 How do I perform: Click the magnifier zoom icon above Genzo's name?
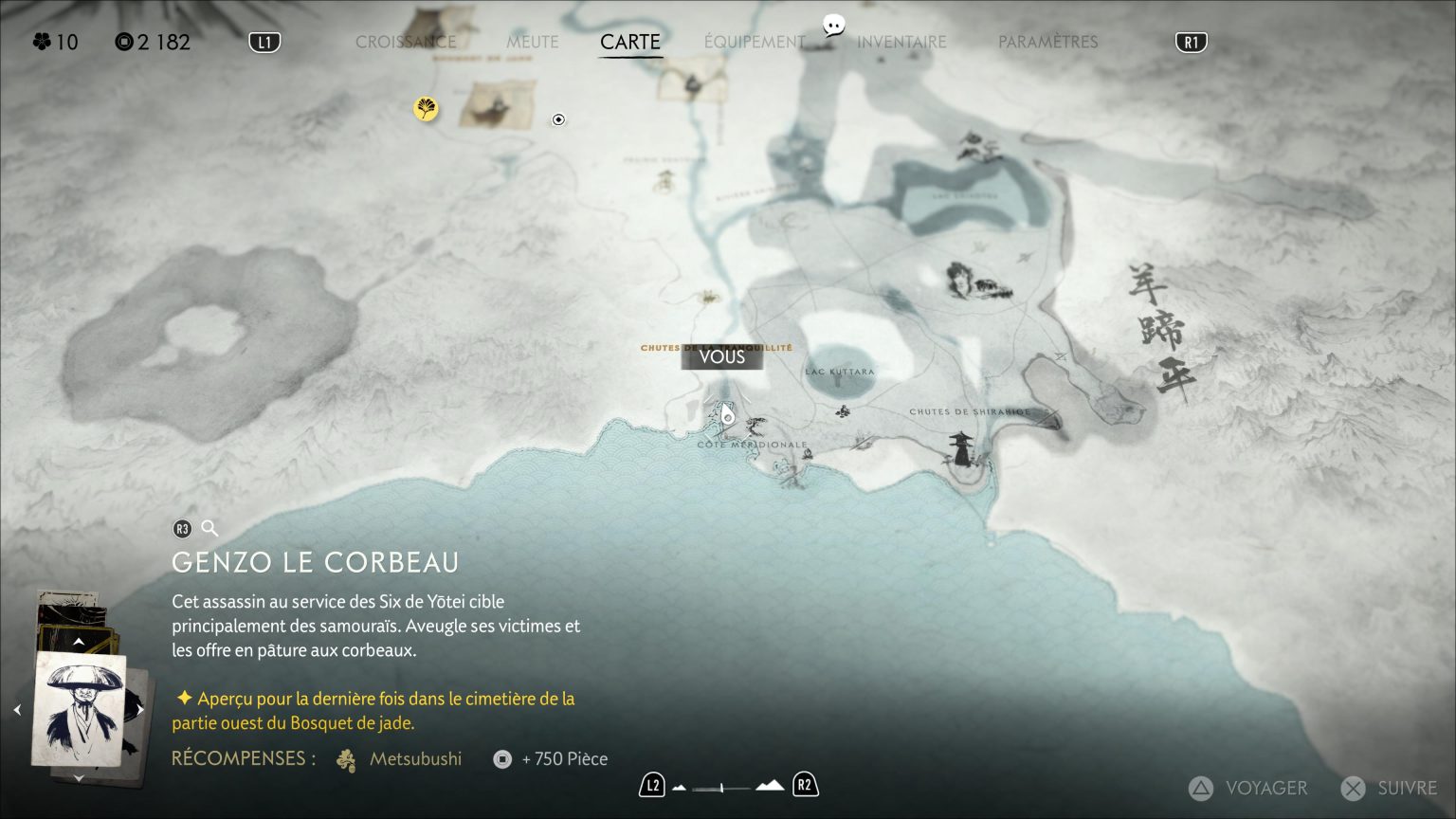[x=208, y=528]
